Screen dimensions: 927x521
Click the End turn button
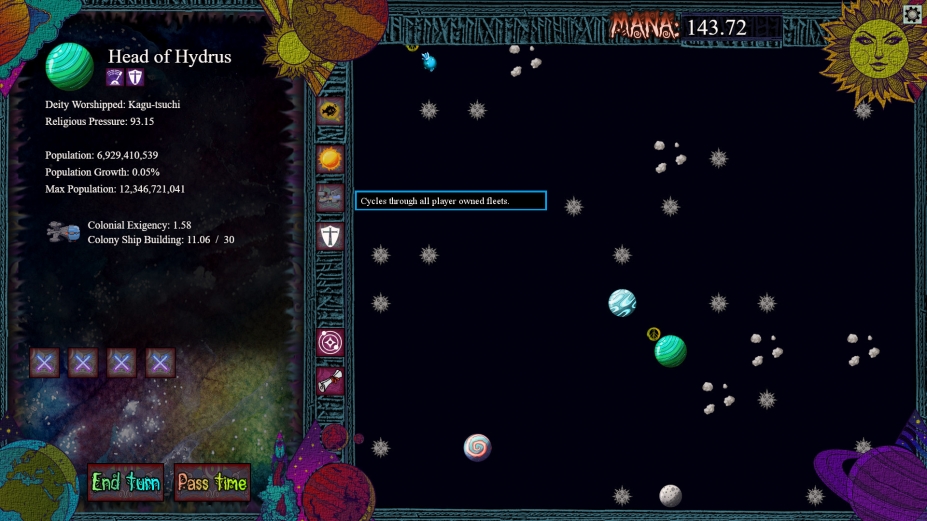click(x=125, y=482)
